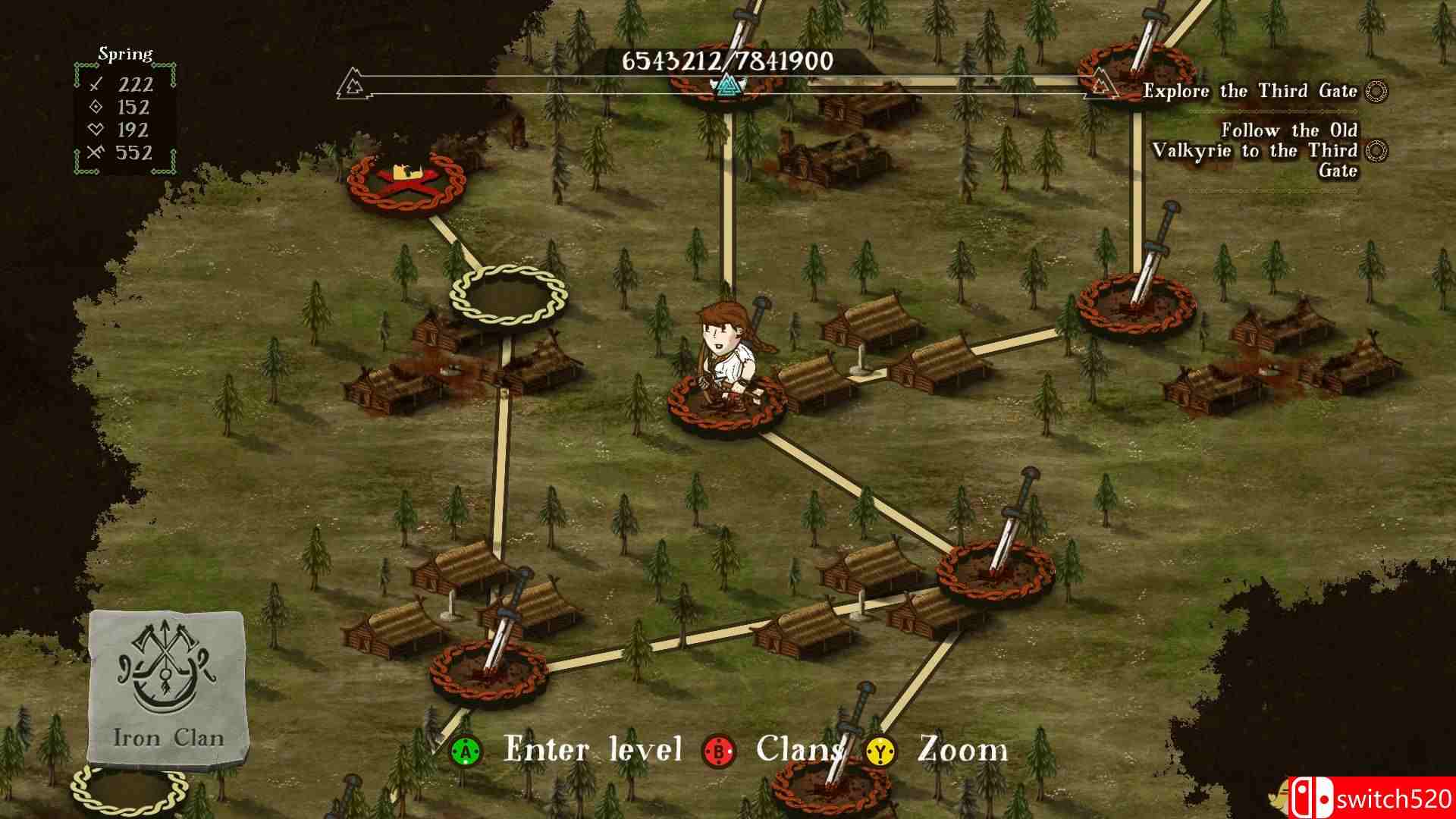Select the sword resource icon showing 222
This screenshot has width=1456, height=819.
[95, 84]
